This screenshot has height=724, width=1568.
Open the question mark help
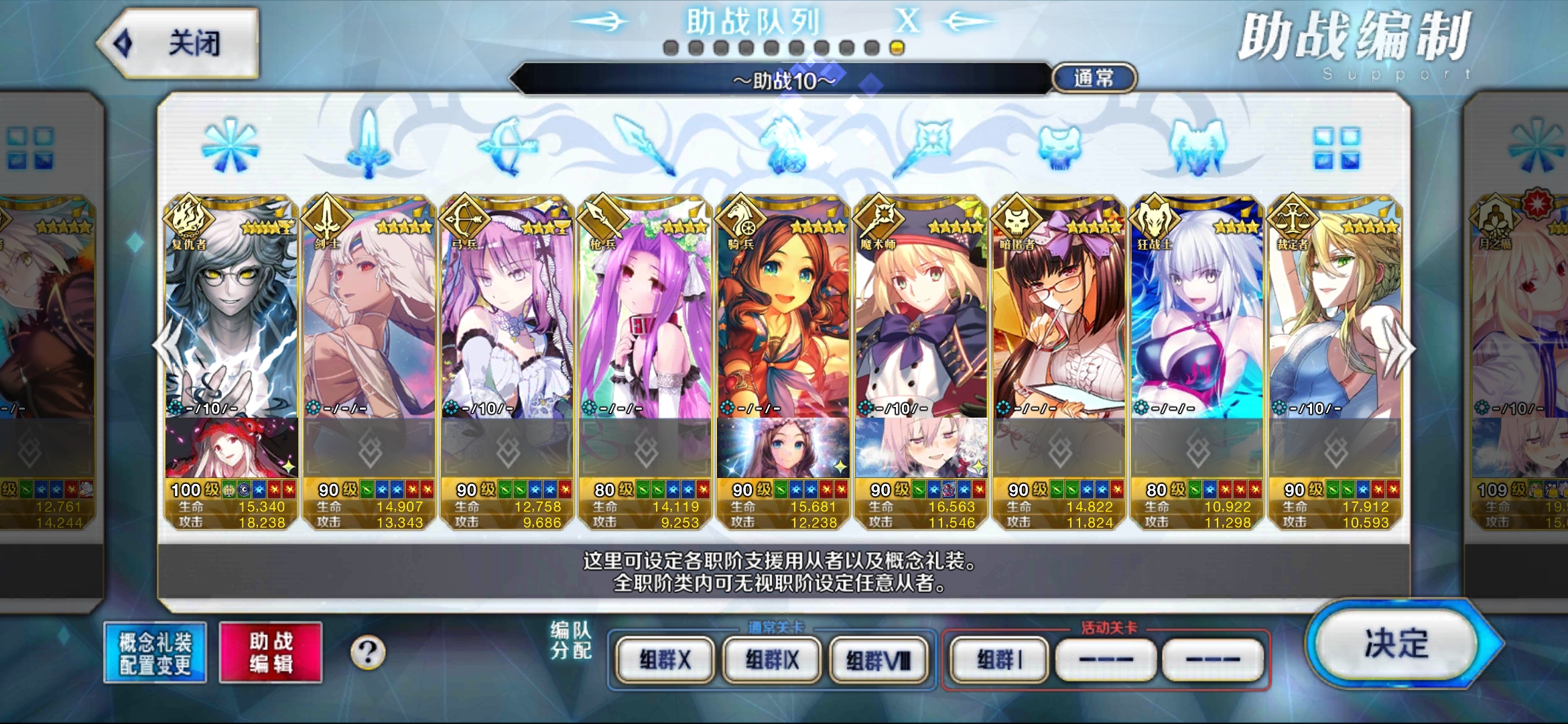coord(368,652)
